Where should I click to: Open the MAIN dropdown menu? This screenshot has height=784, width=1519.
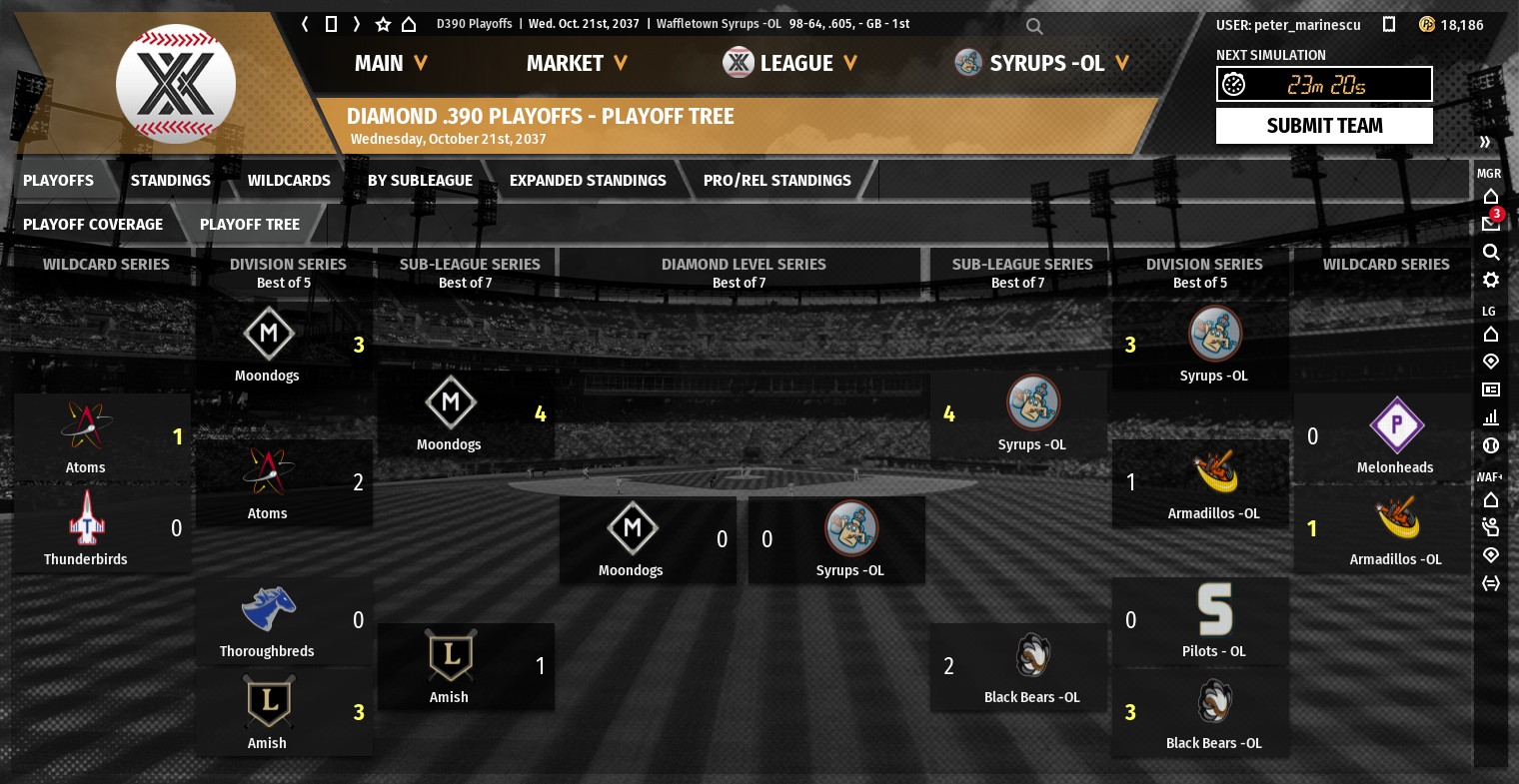pos(391,64)
